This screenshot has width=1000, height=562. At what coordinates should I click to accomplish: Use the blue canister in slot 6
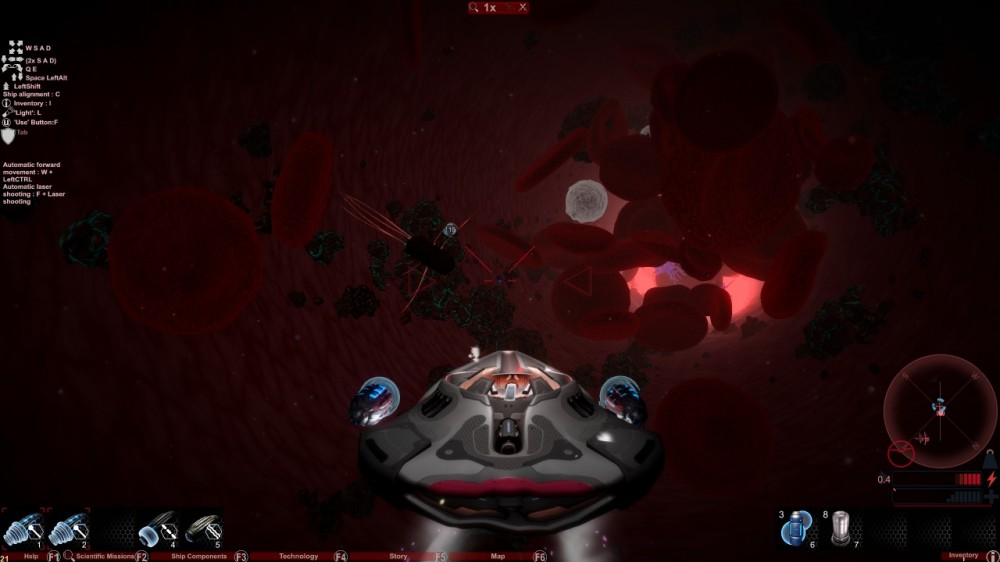797,528
